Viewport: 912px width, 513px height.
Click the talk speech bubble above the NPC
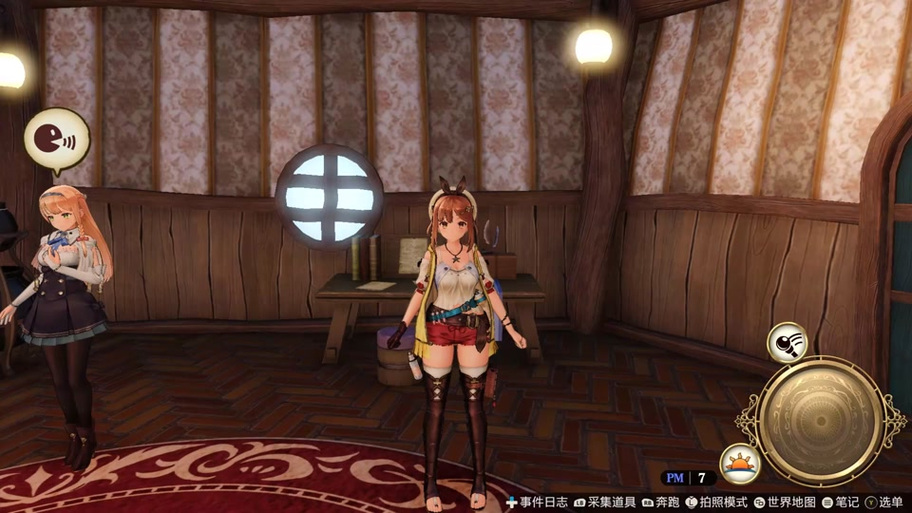tap(56, 140)
